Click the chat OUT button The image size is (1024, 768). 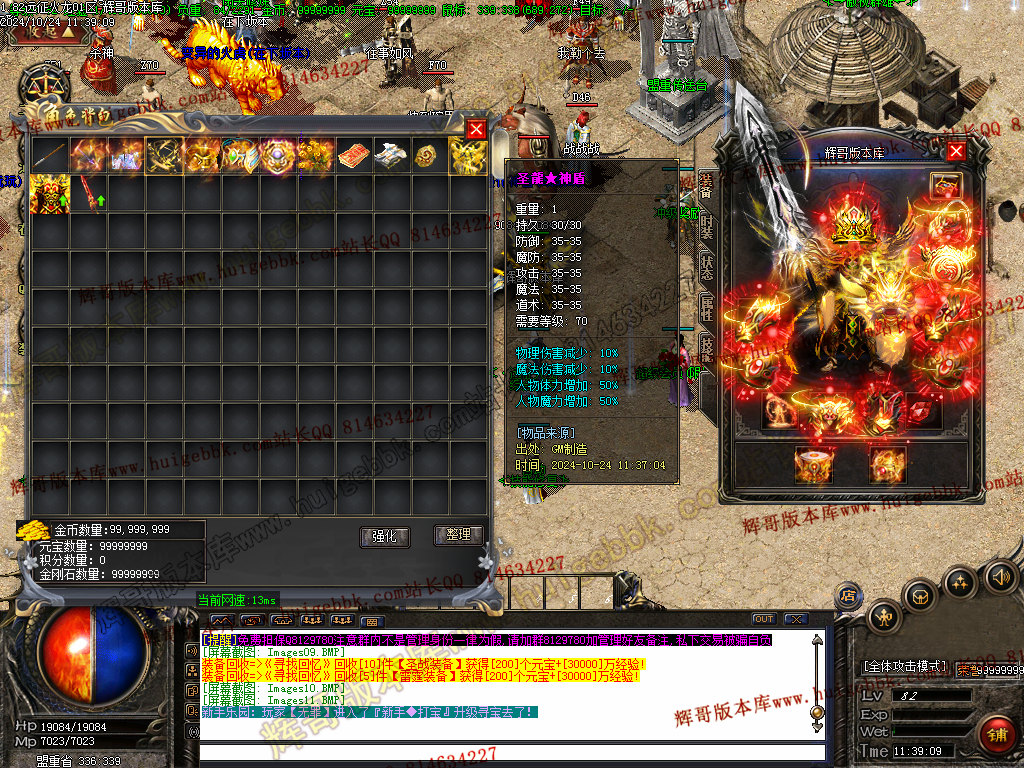click(x=764, y=619)
